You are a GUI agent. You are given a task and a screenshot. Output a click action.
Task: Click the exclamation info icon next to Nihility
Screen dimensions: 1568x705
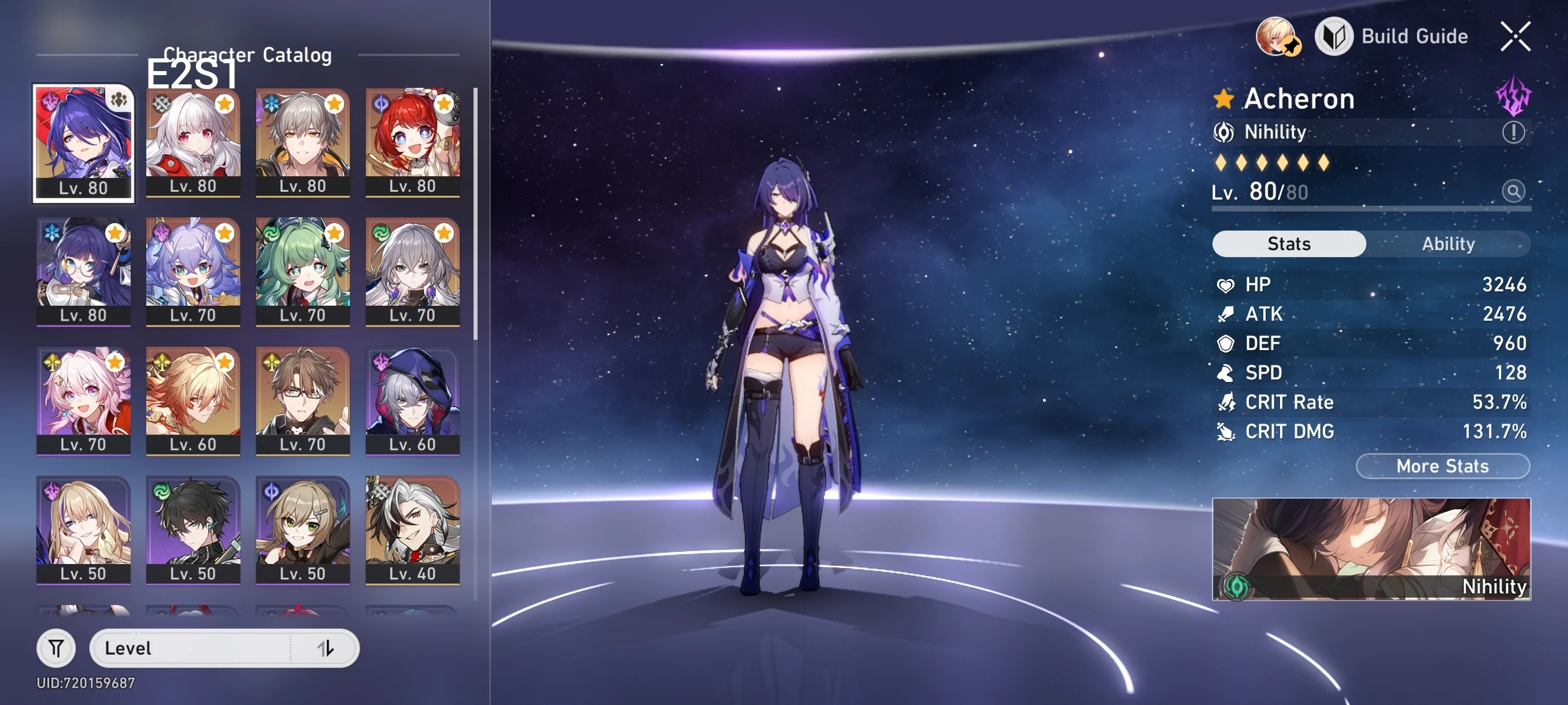(x=1513, y=132)
